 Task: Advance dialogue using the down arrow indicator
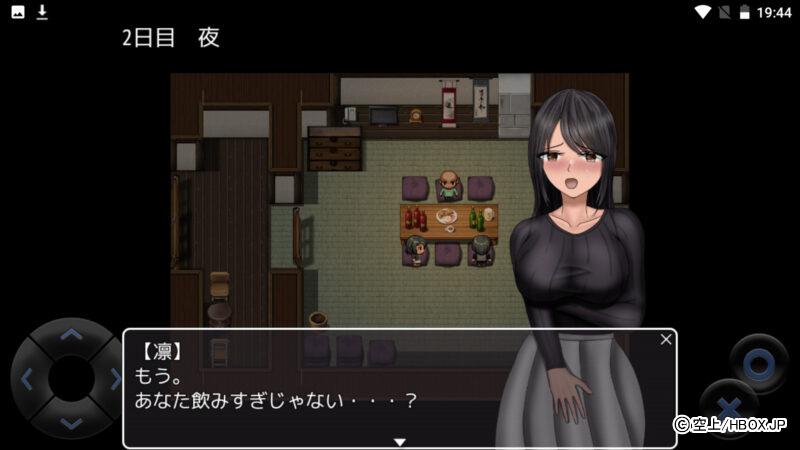point(399,441)
